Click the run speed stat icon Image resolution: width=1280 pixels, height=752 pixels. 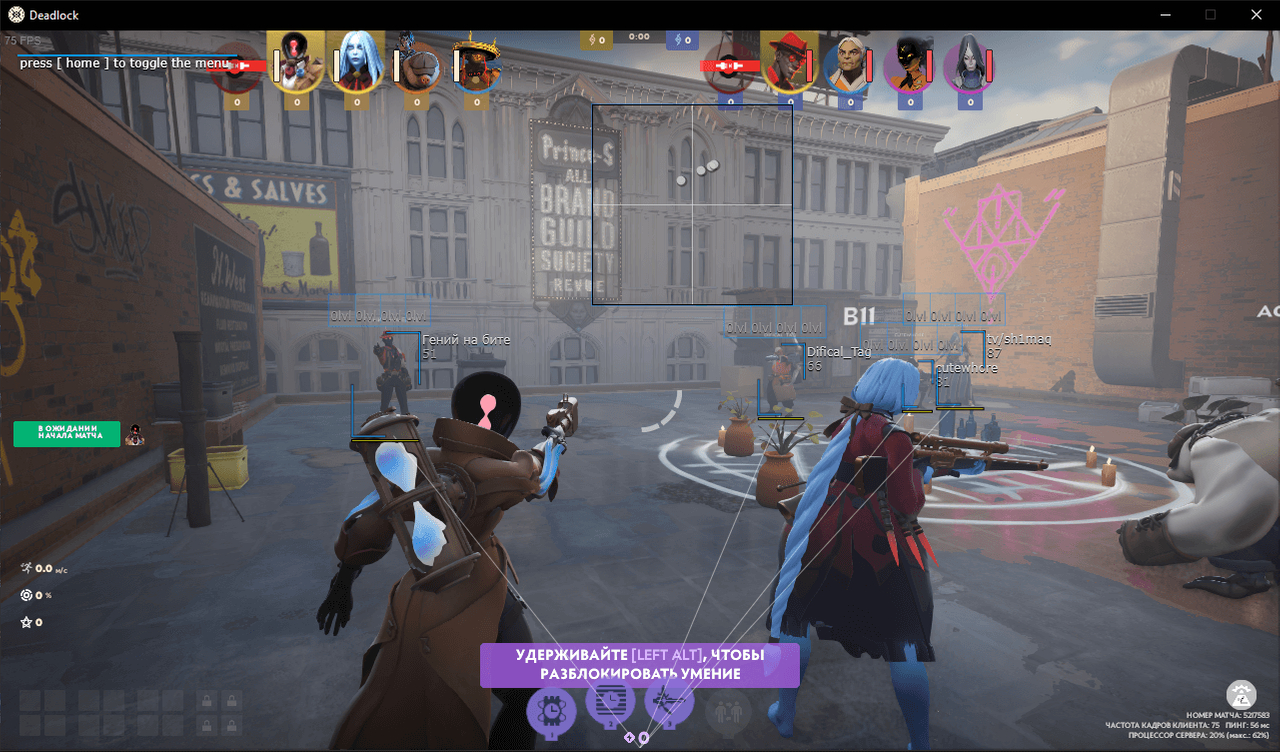coord(27,567)
